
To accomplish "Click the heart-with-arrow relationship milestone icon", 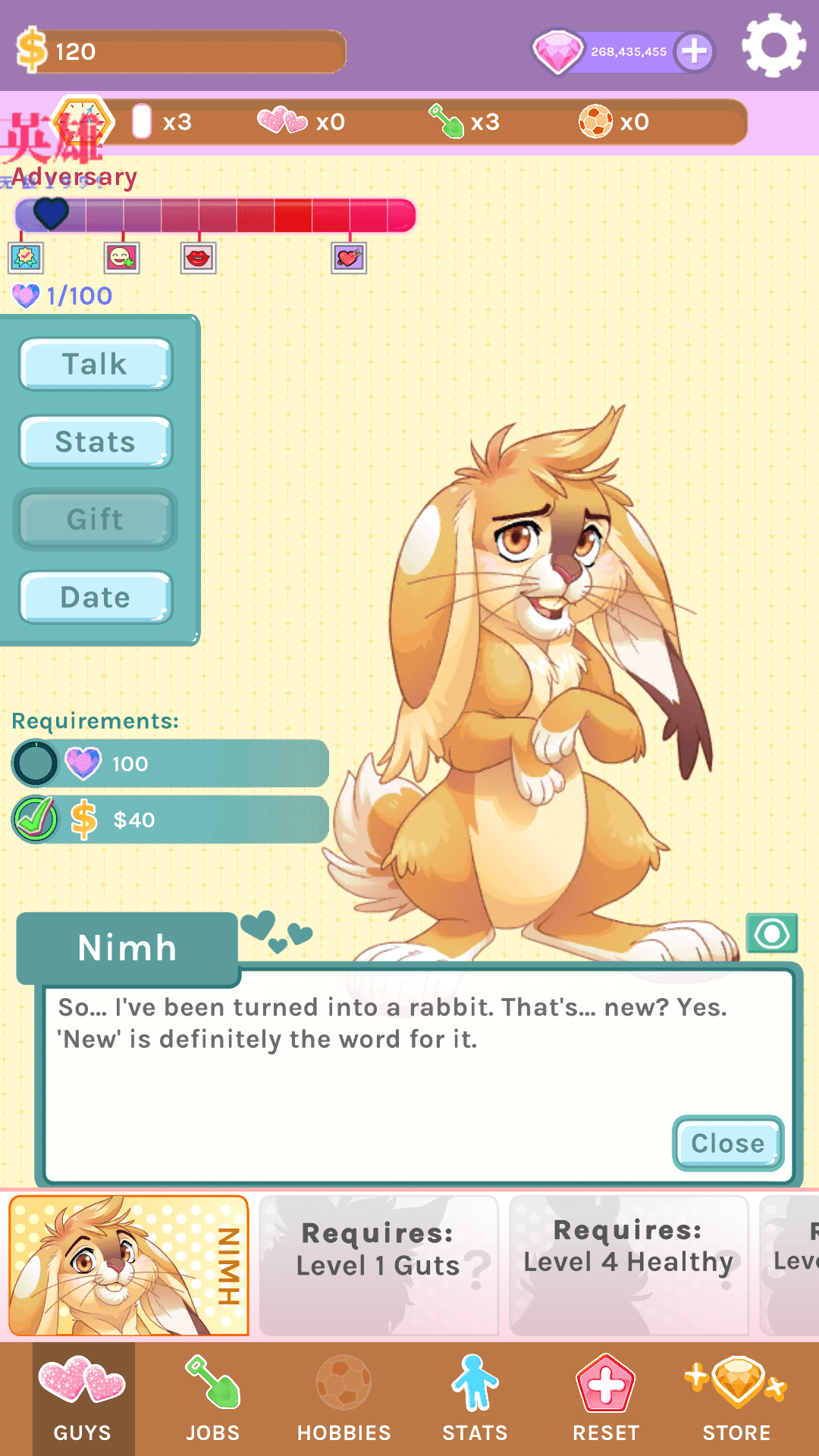I will [x=349, y=258].
